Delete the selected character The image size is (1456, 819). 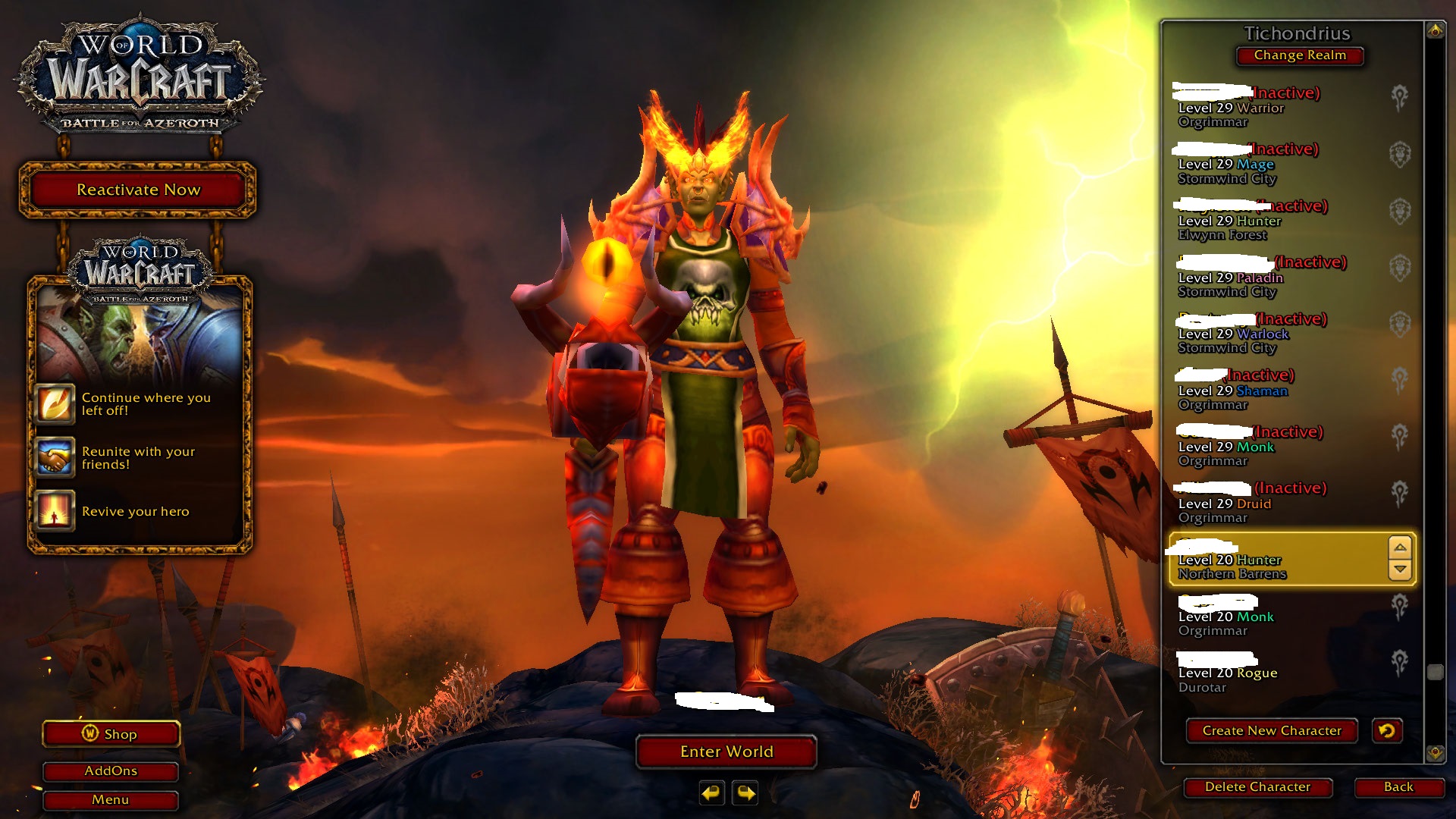point(1257,787)
